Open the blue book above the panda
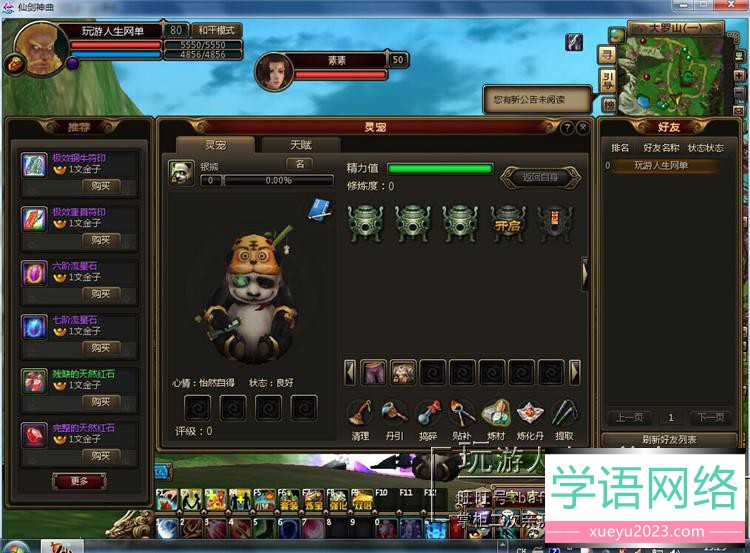This screenshot has width=750, height=553. pyautogui.click(x=319, y=208)
